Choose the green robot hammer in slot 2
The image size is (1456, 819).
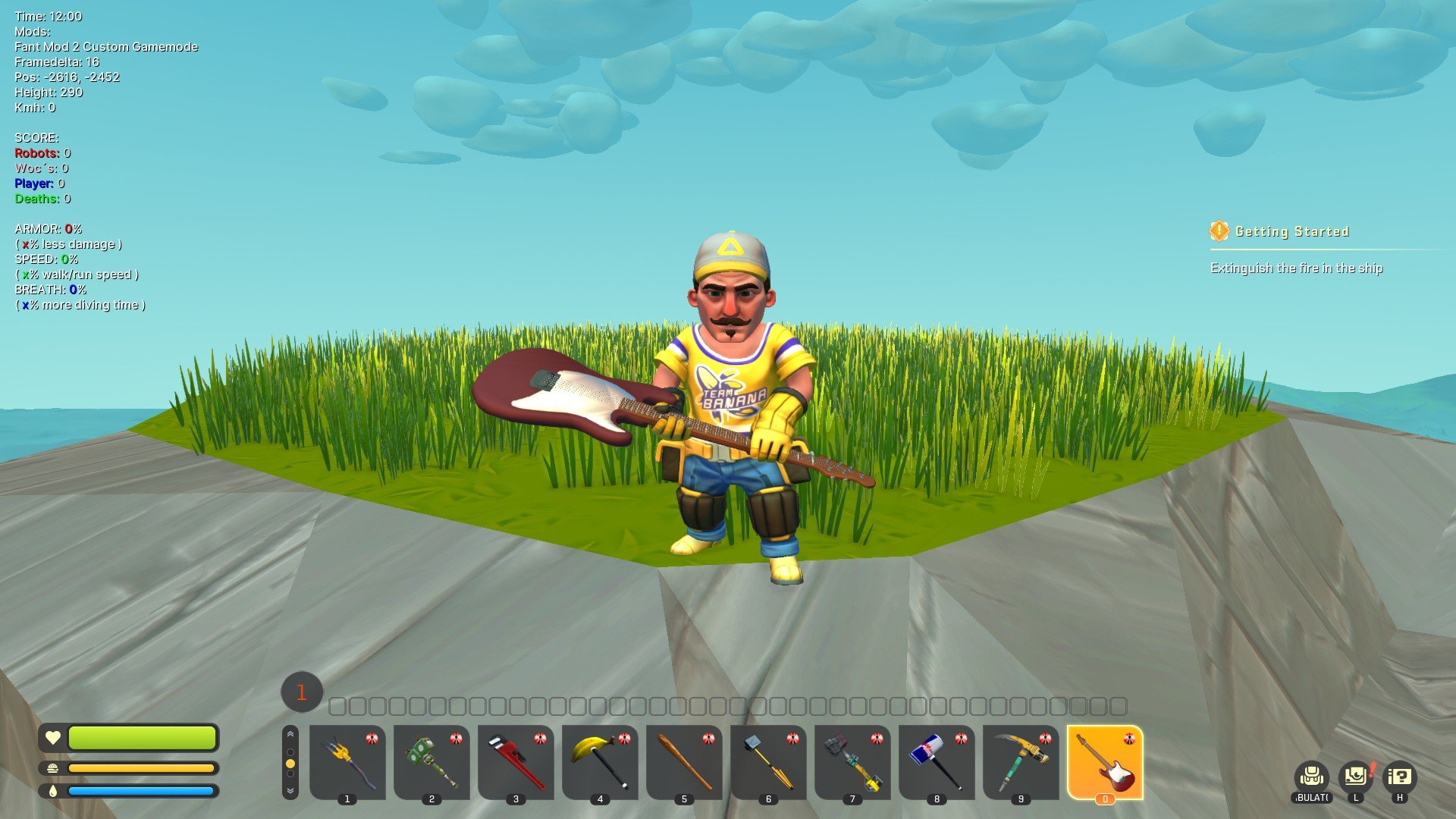point(431,761)
